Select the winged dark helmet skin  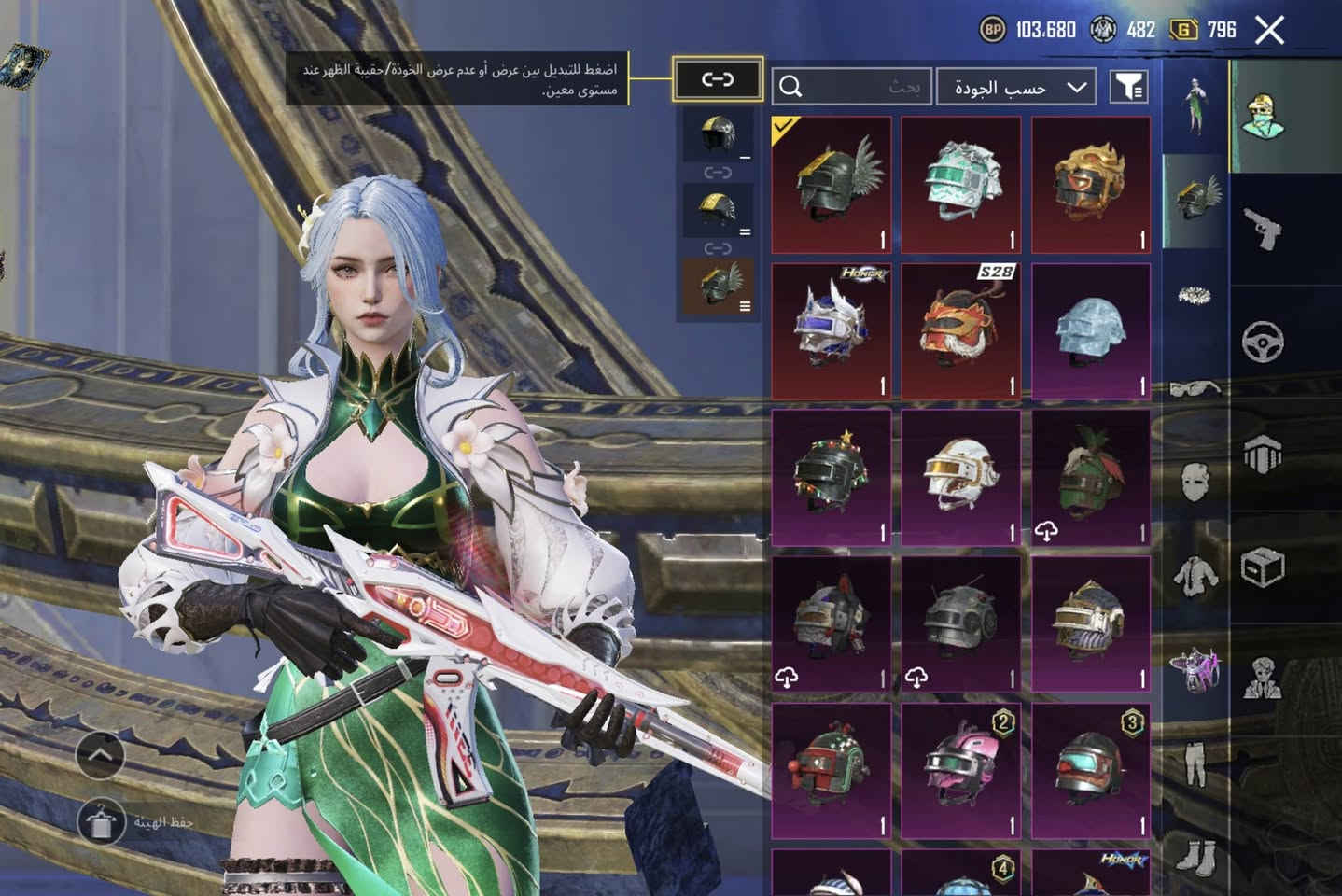pos(831,185)
